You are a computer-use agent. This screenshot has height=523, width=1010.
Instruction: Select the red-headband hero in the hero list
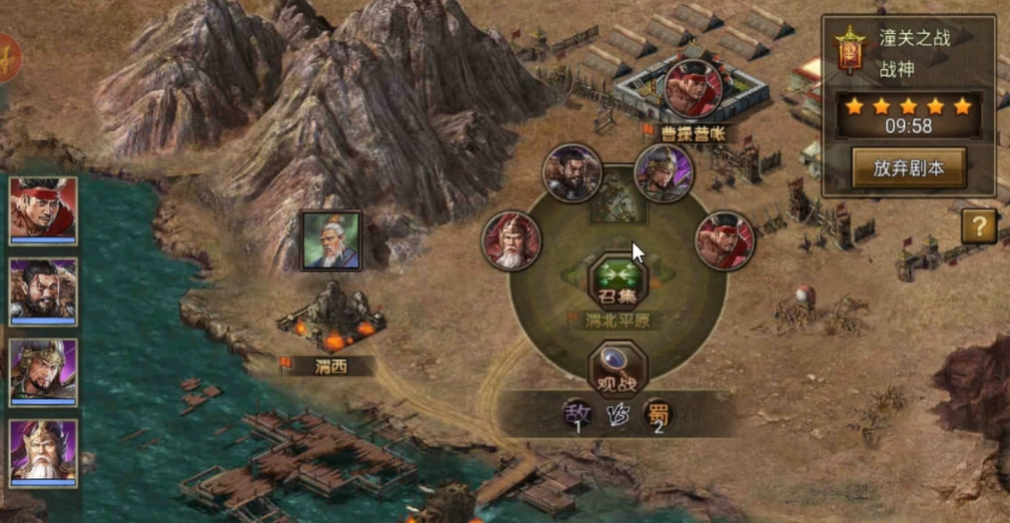[x=43, y=209]
